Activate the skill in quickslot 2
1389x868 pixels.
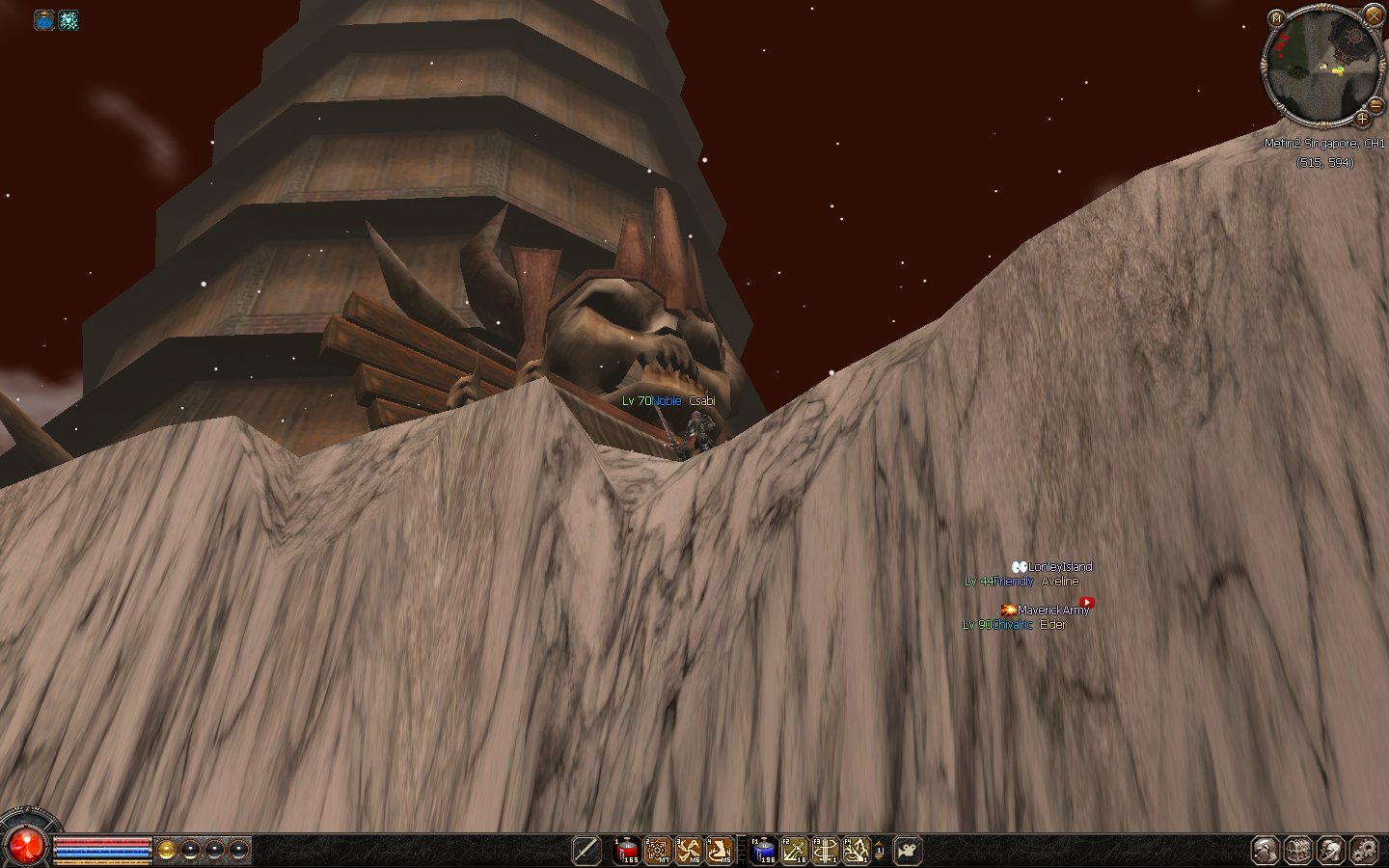(658, 850)
